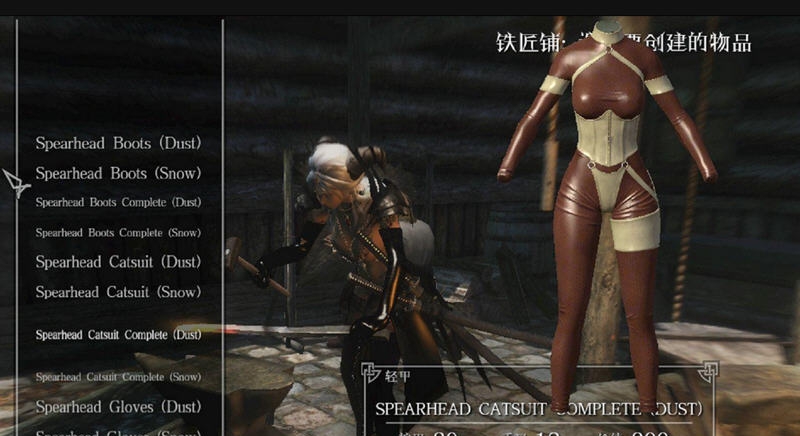Image resolution: width=800 pixels, height=436 pixels.
Task: Pick Spearhead Boots Complete (Snow)
Action: coord(118,232)
